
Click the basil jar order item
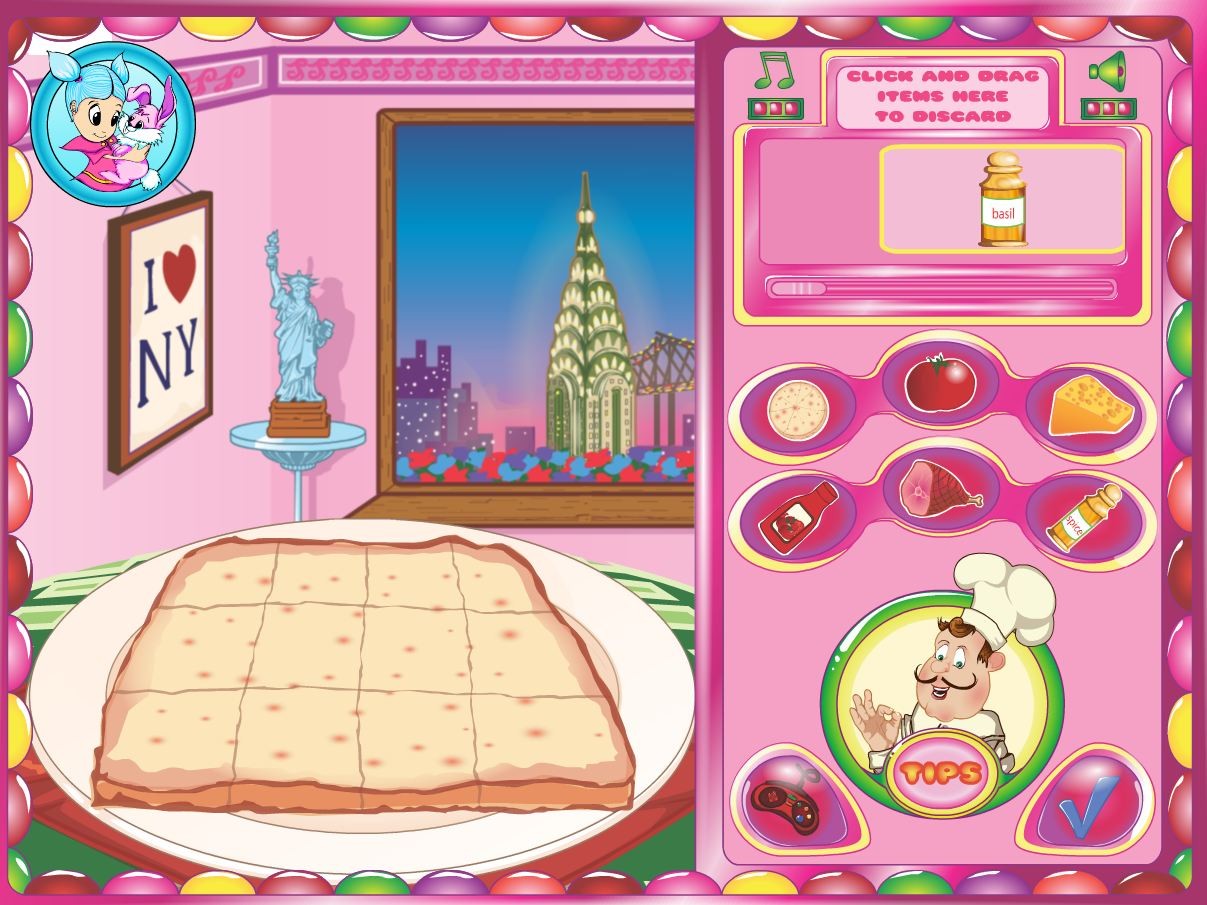(x=1002, y=200)
